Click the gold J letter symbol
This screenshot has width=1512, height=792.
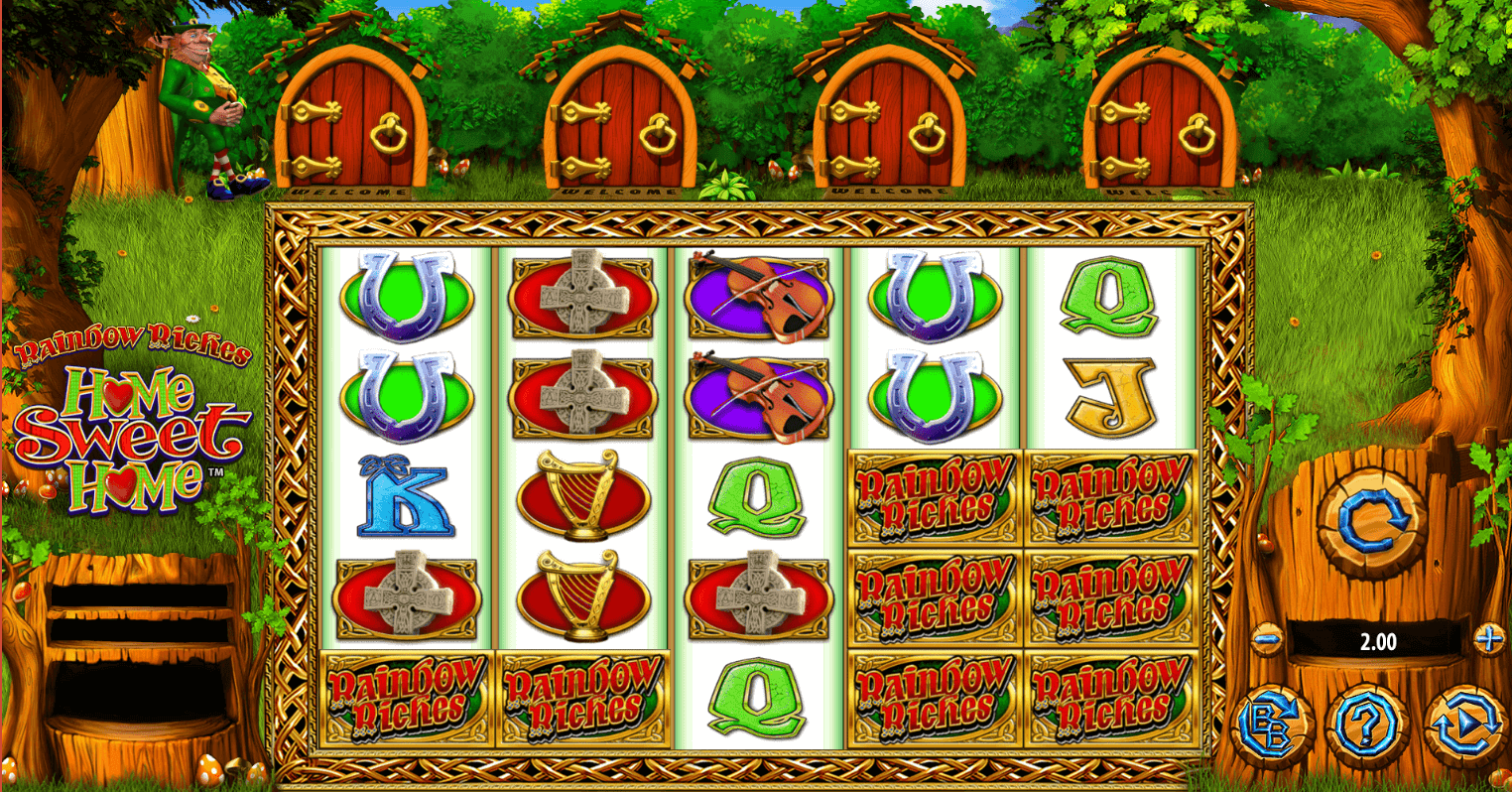tap(1109, 392)
